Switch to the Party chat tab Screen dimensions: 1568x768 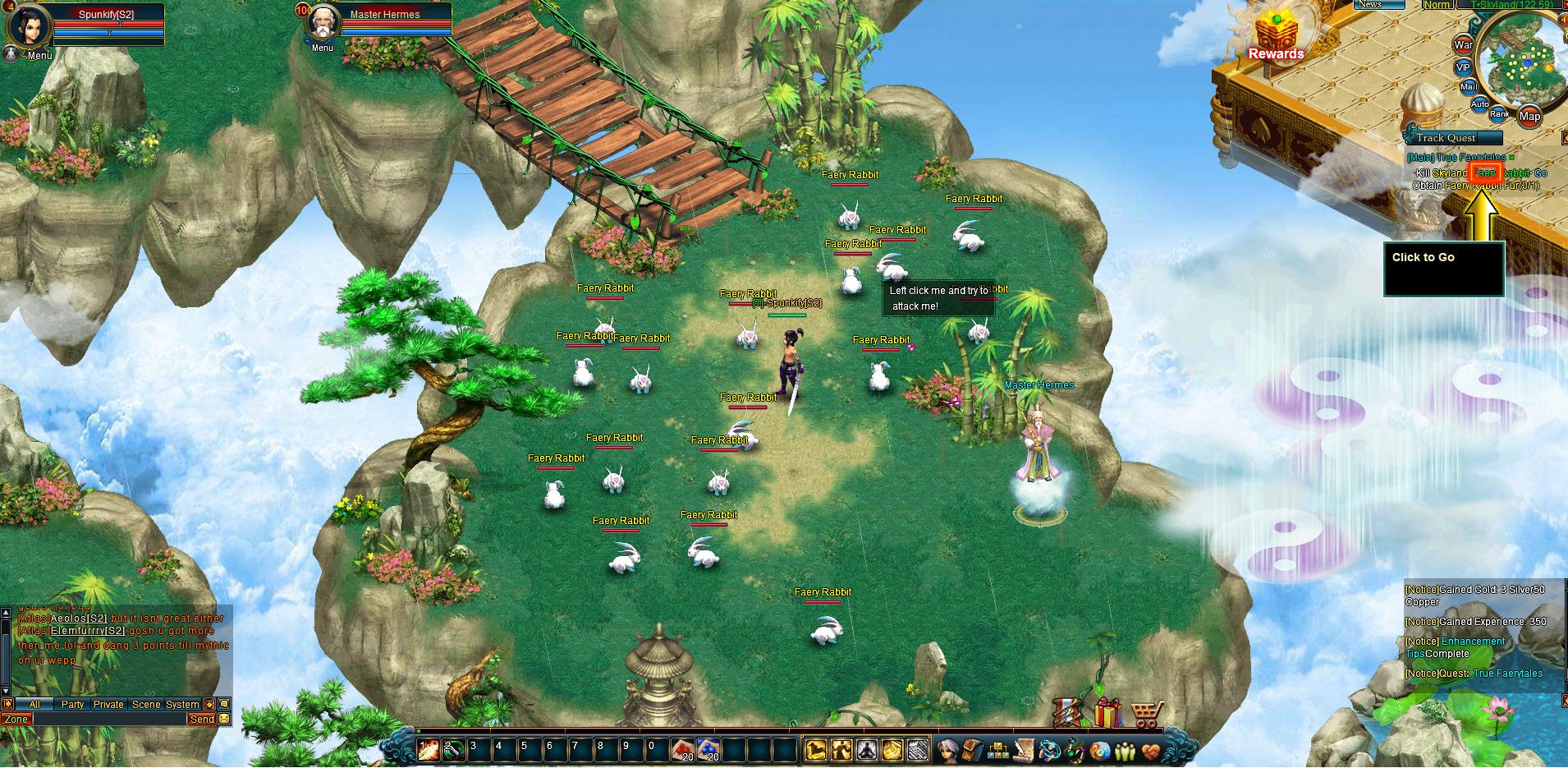[72, 704]
